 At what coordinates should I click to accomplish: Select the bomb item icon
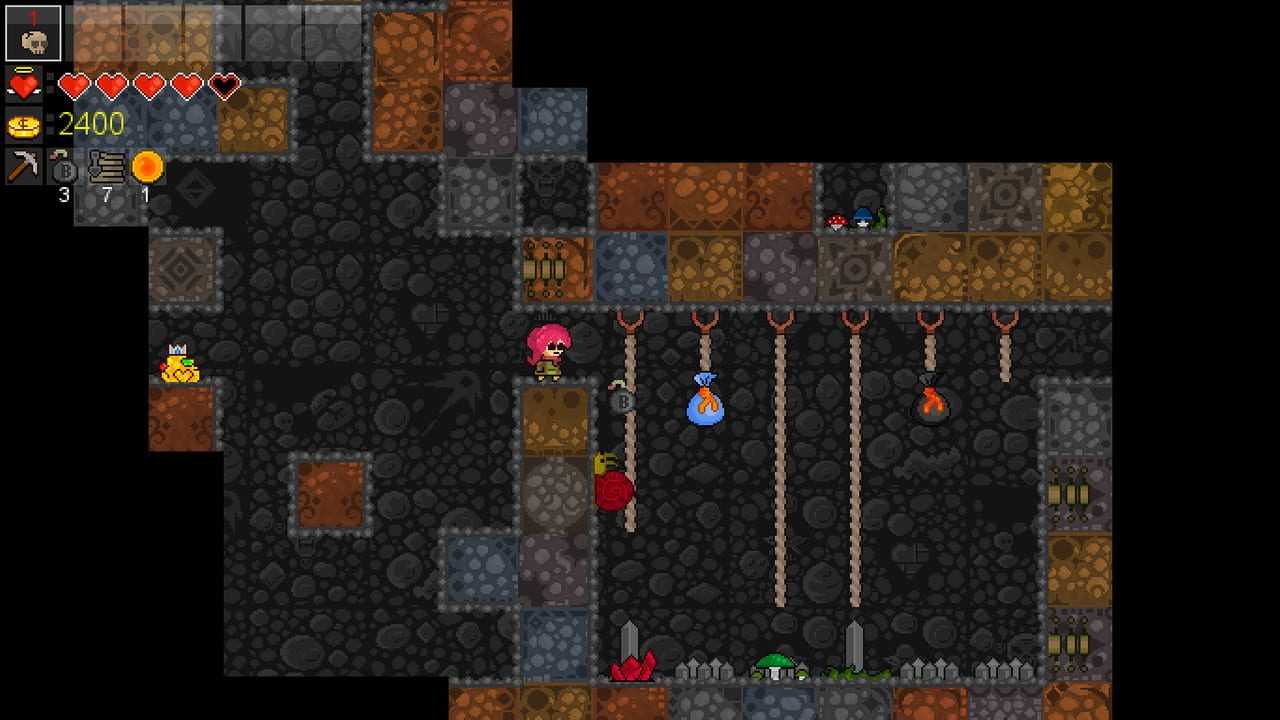pyautogui.click(x=63, y=167)
